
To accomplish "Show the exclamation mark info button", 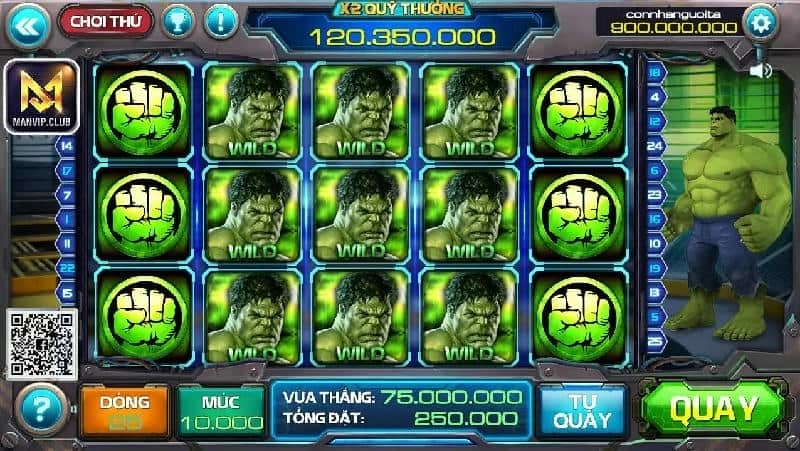I will [221, 19].
